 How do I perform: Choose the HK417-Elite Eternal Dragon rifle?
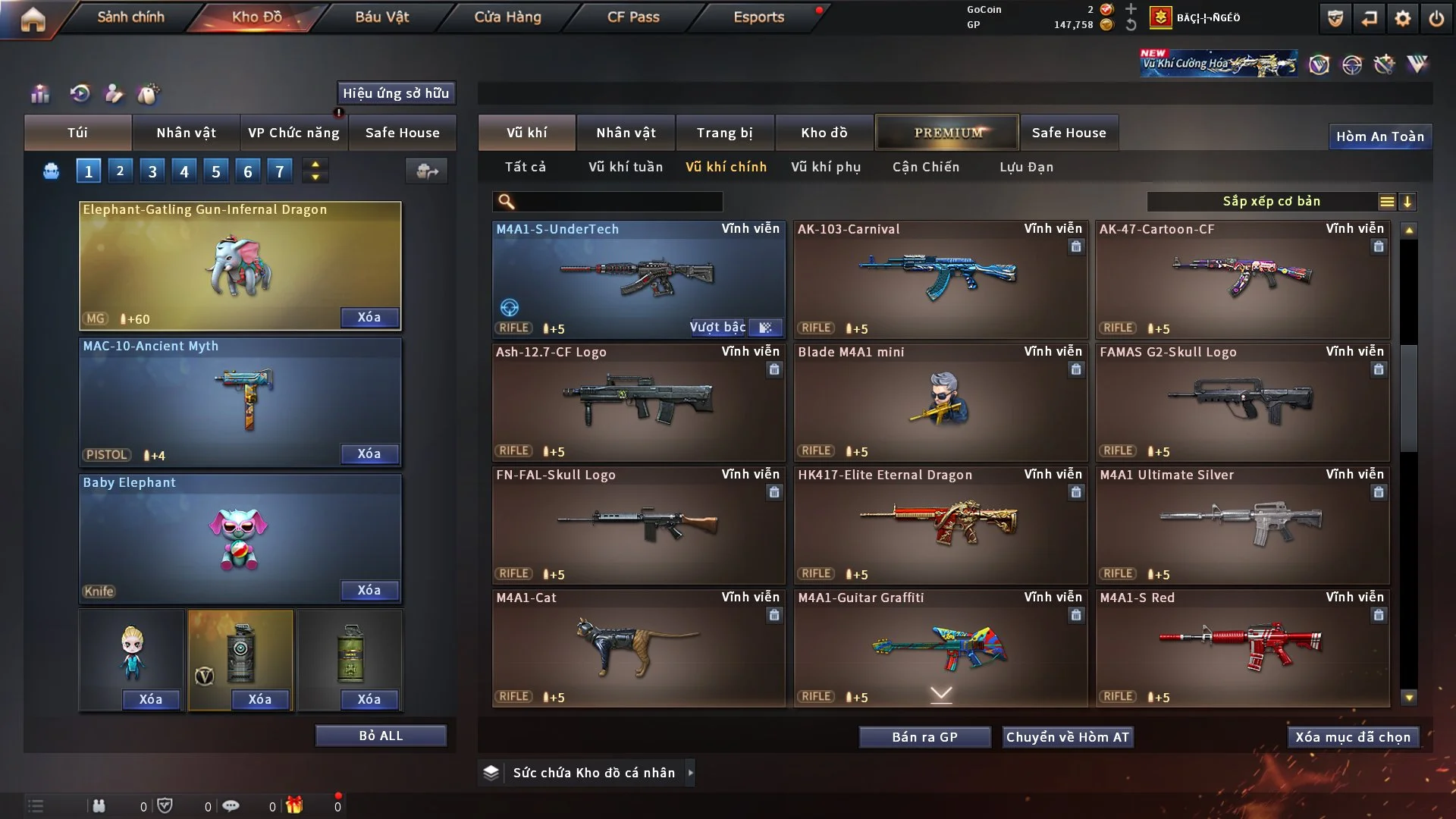(x=940, y=525)
